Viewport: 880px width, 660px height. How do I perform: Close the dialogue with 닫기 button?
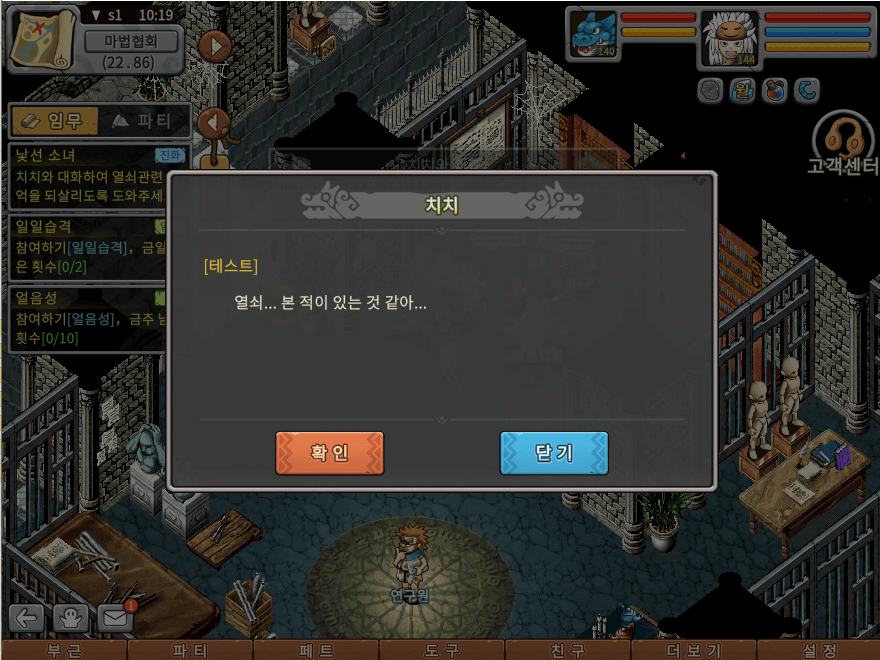[x=554, y=453]
